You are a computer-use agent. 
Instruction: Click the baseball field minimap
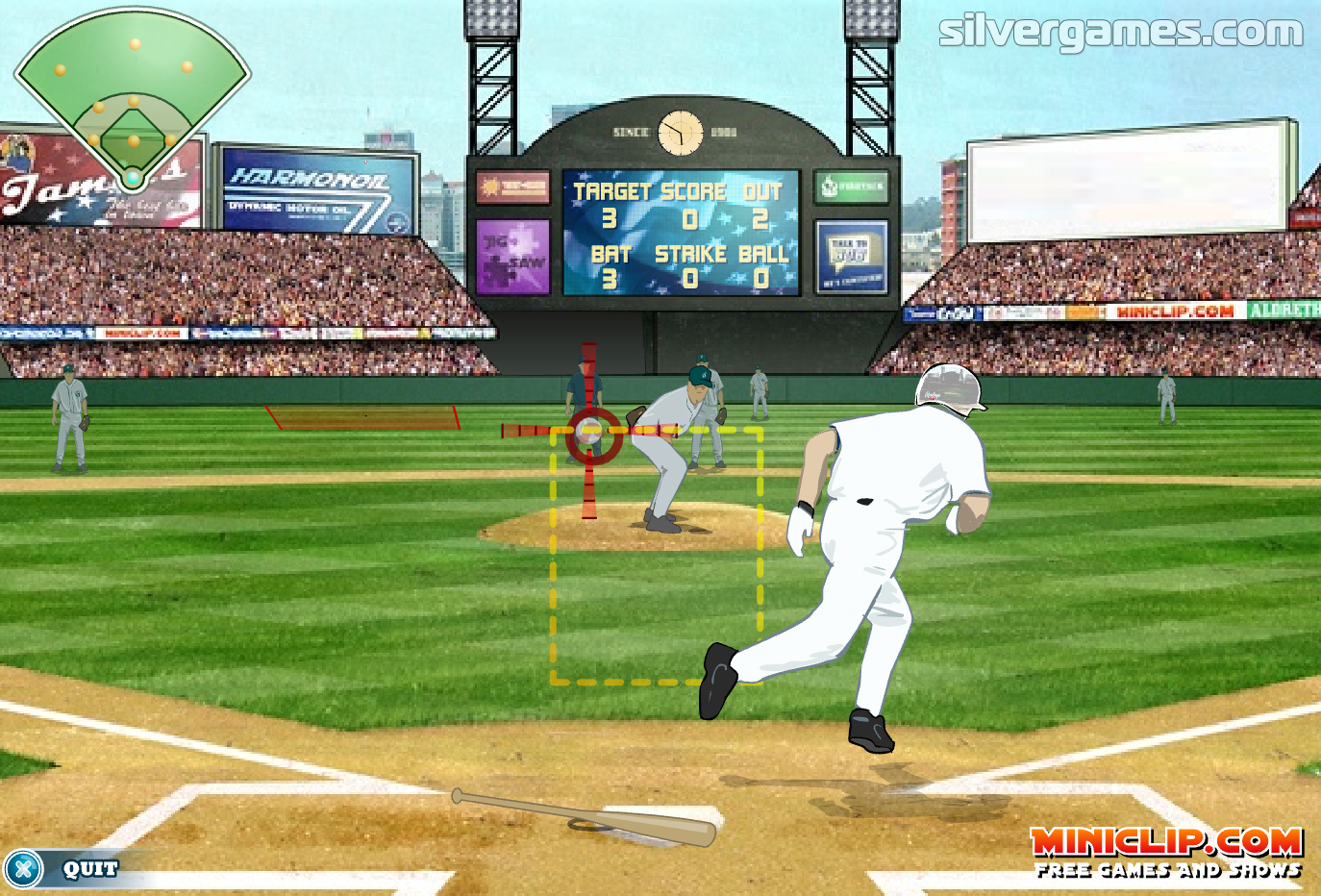pyautogui.click(x=133, y=96)
